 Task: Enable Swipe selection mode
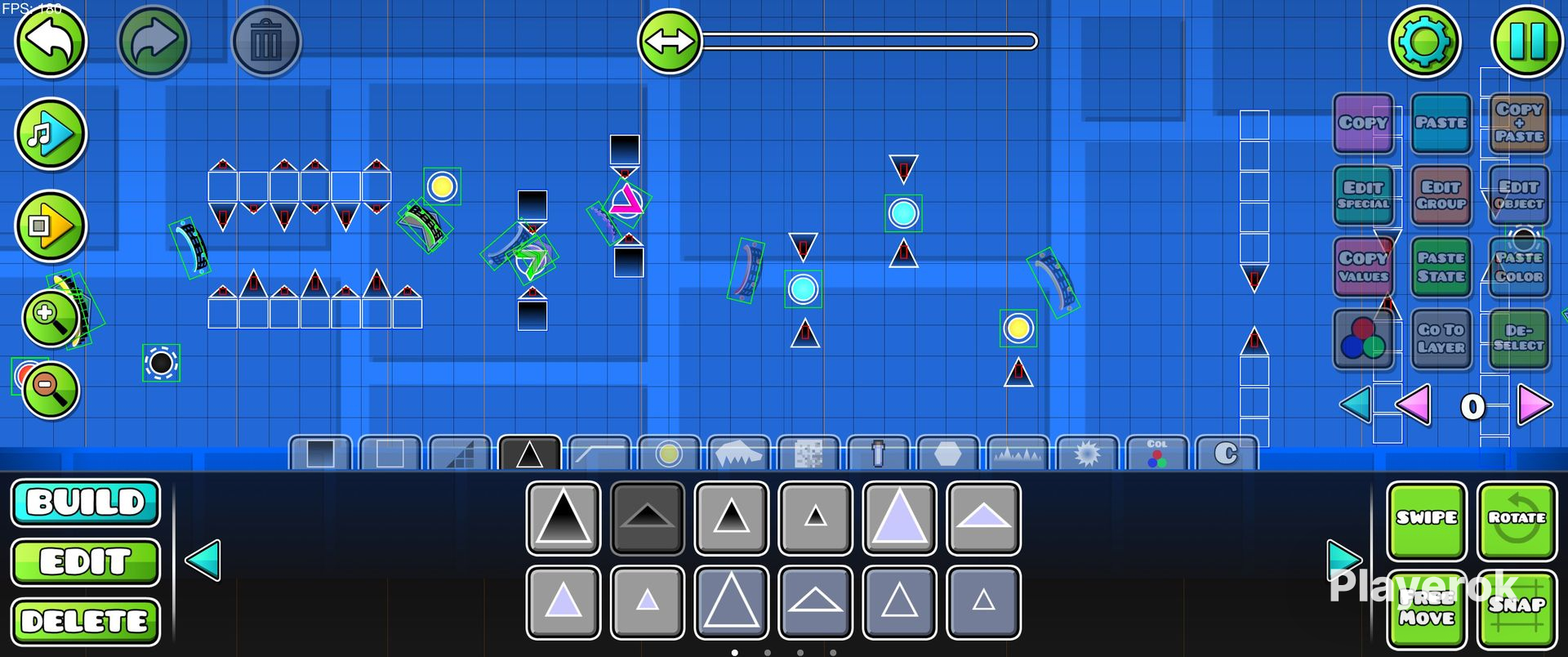[1426, 517]
